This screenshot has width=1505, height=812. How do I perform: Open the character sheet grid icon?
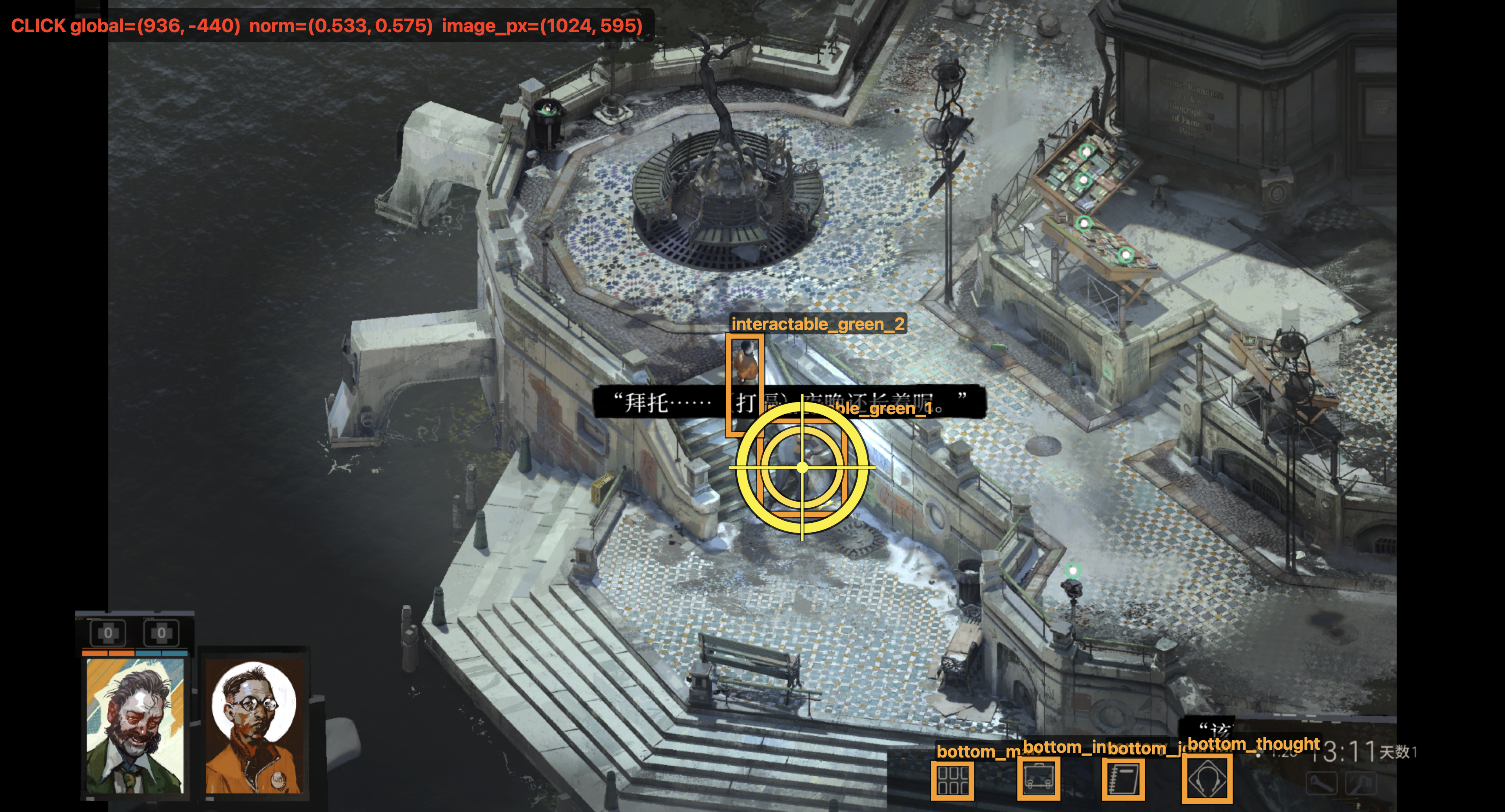tap(952, 780)
